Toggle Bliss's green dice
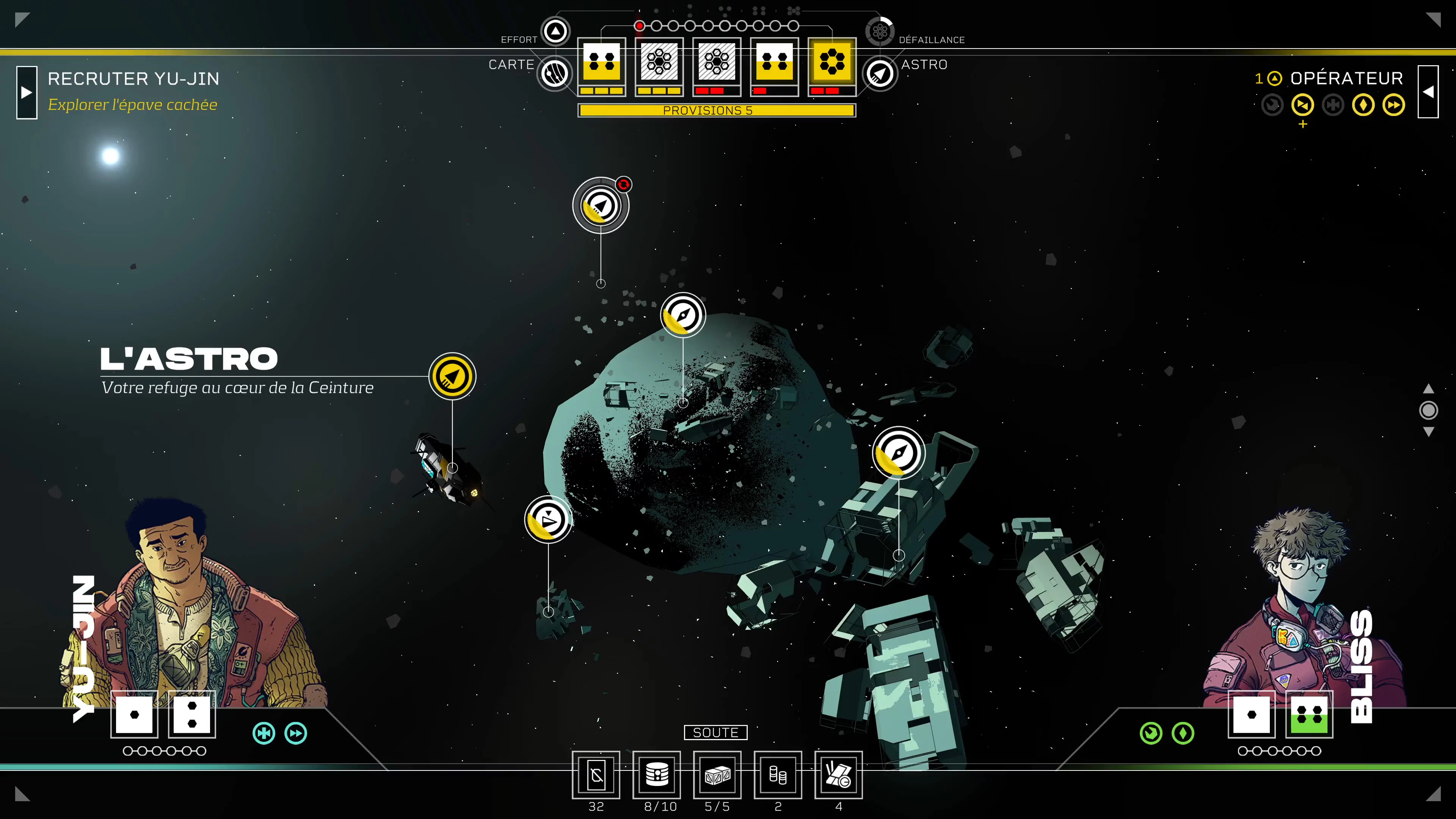 (1310, 715)
